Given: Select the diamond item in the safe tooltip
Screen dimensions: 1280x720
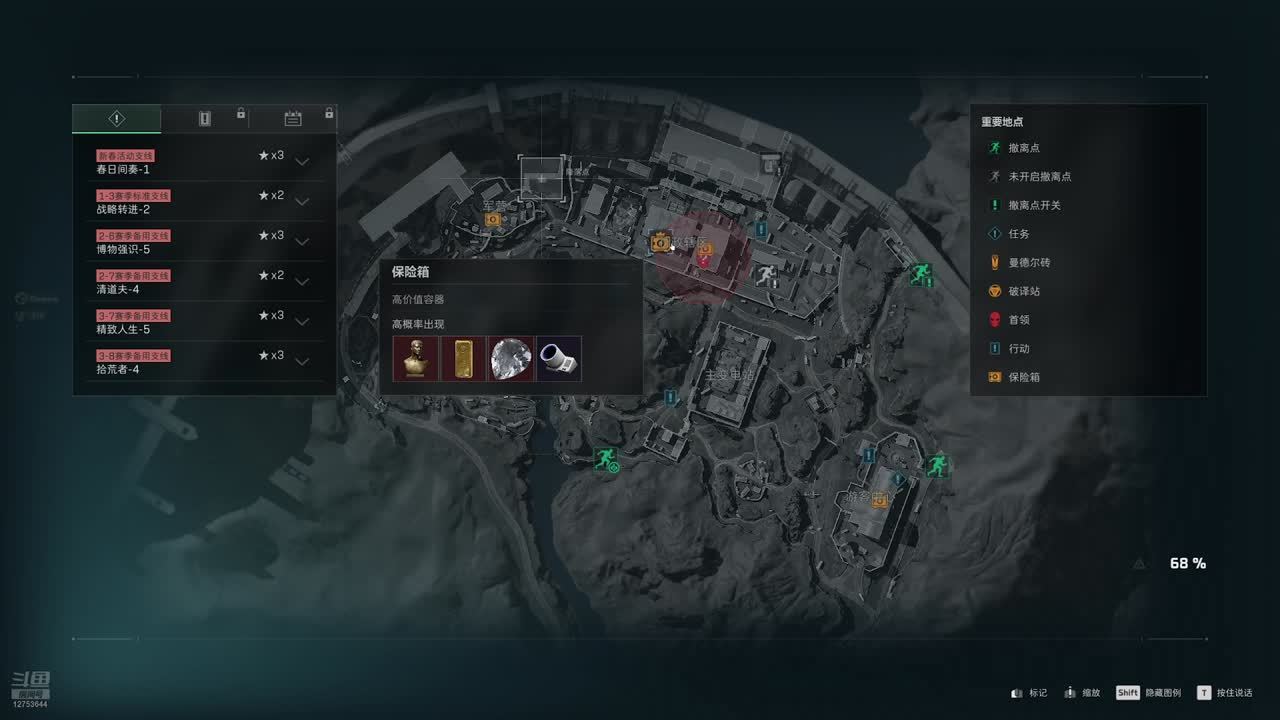Looking at the screenshot, I should pos(511,358).
